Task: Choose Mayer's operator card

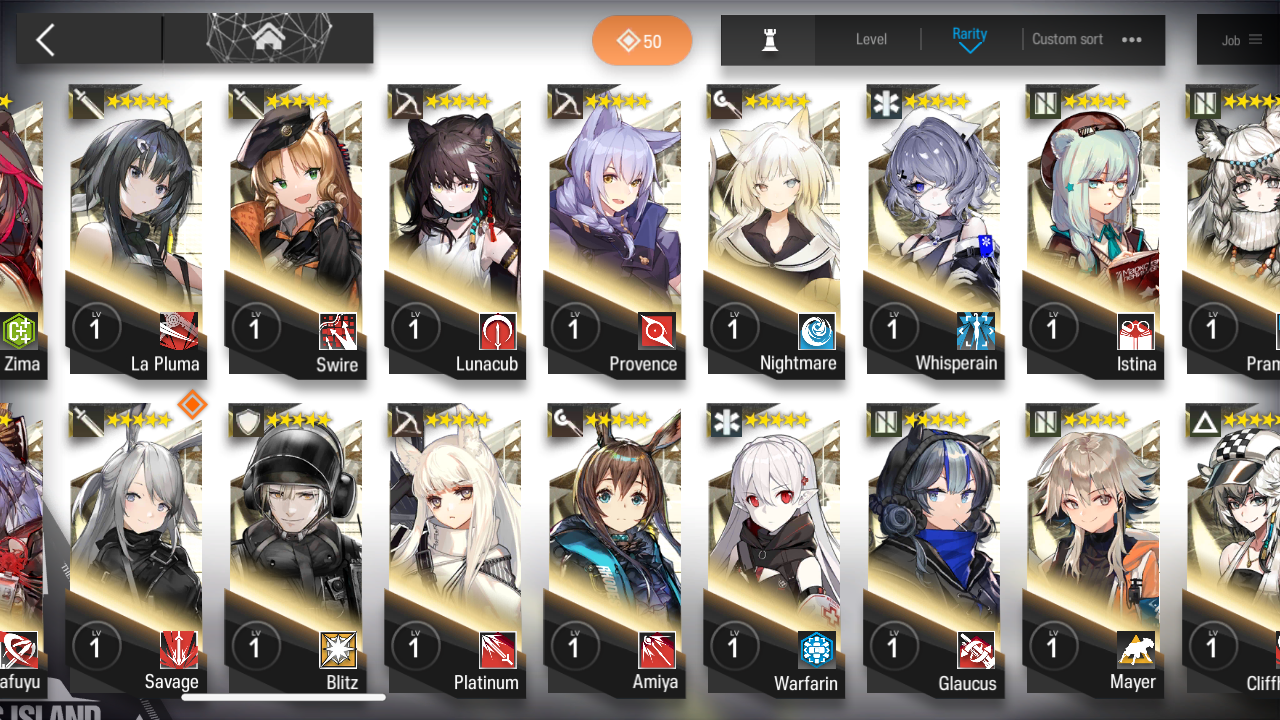Action: (1093, 550)
